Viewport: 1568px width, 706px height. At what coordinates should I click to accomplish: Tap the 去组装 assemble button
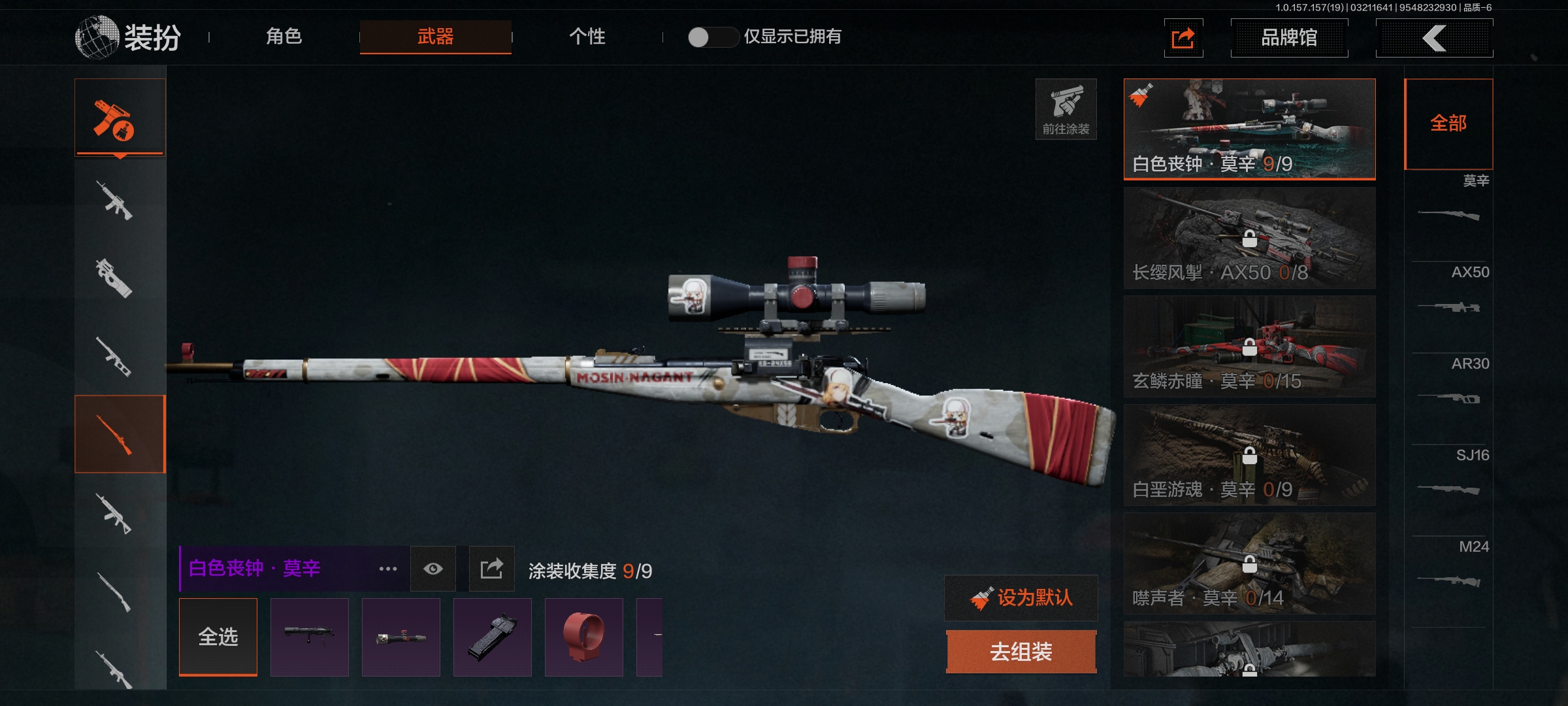(x=1021, y=652)
